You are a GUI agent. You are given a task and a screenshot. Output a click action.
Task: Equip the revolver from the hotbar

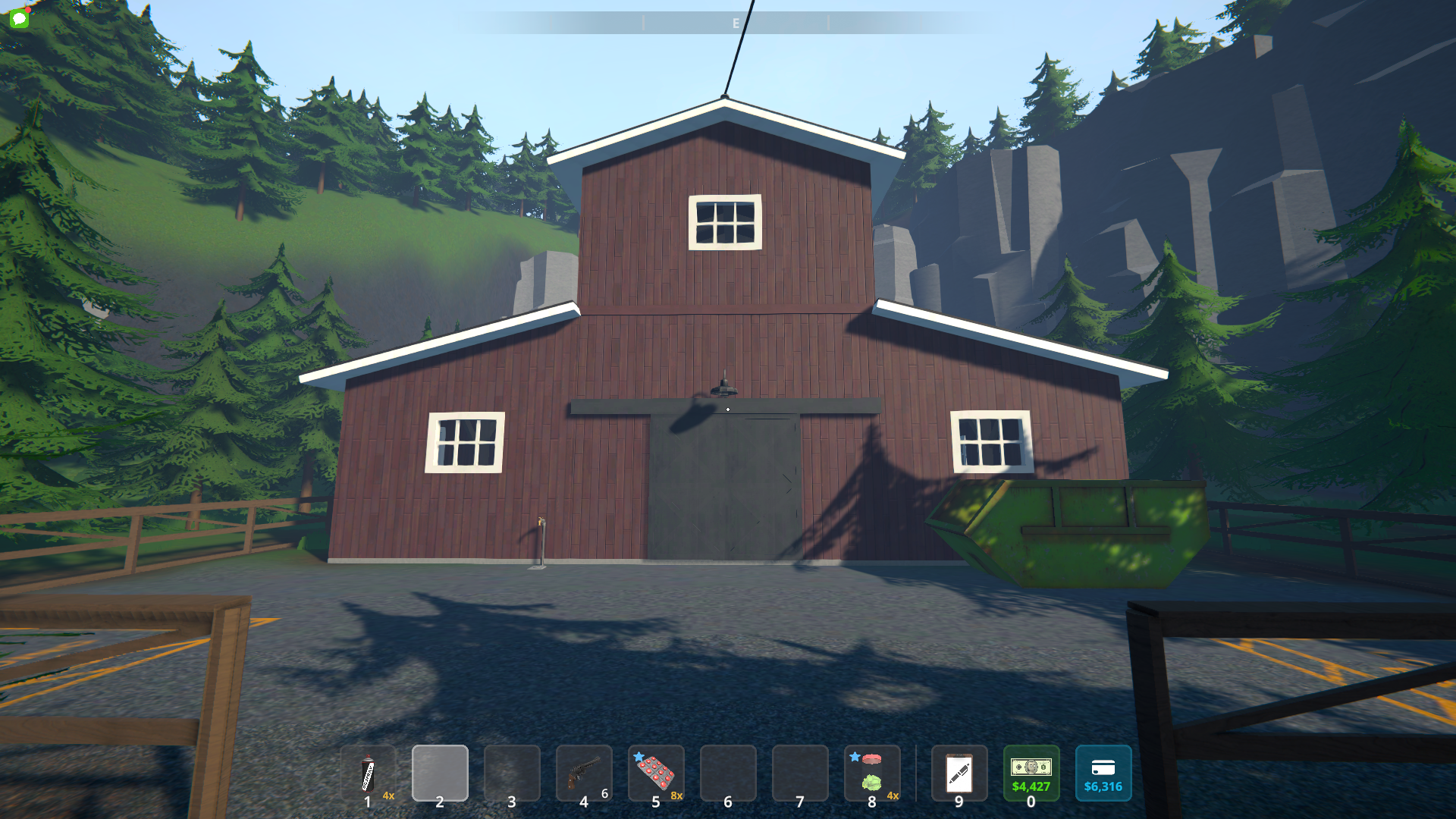(x=583, y=773)
